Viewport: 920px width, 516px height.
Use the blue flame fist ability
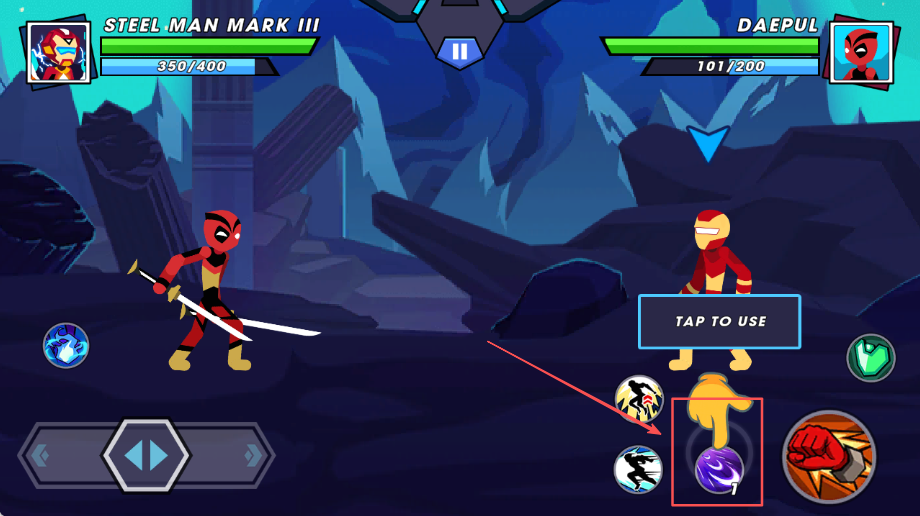[x=66, y=346]
